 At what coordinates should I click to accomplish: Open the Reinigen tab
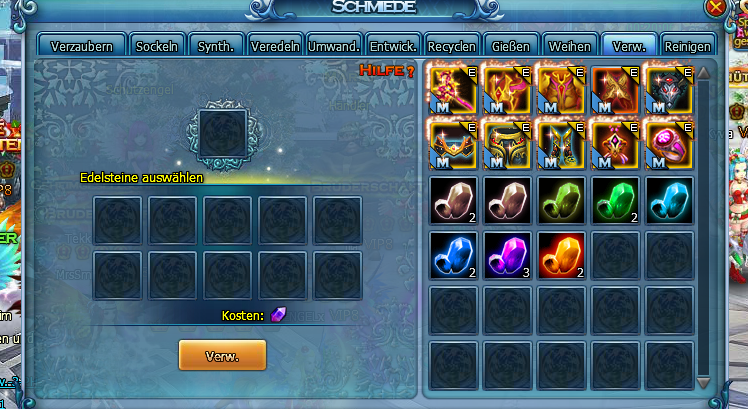pos(688,46)
